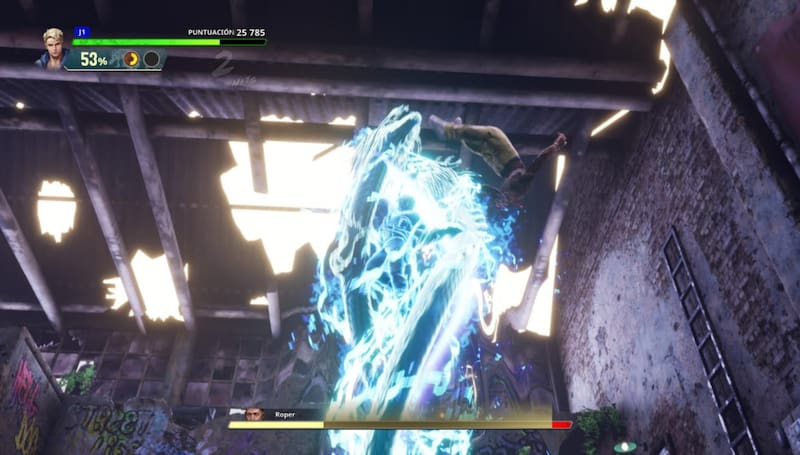Click the Roper enemy portrait

tap(255, 413)
